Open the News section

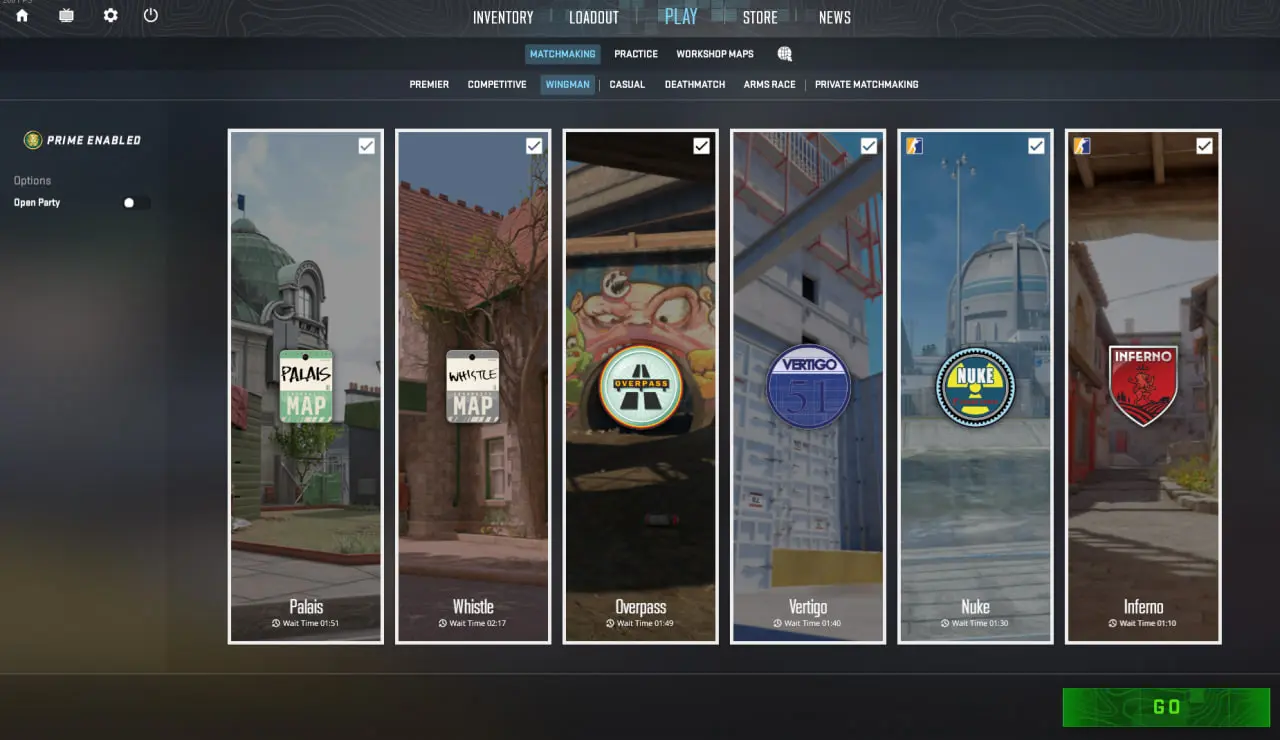point(834,17)
